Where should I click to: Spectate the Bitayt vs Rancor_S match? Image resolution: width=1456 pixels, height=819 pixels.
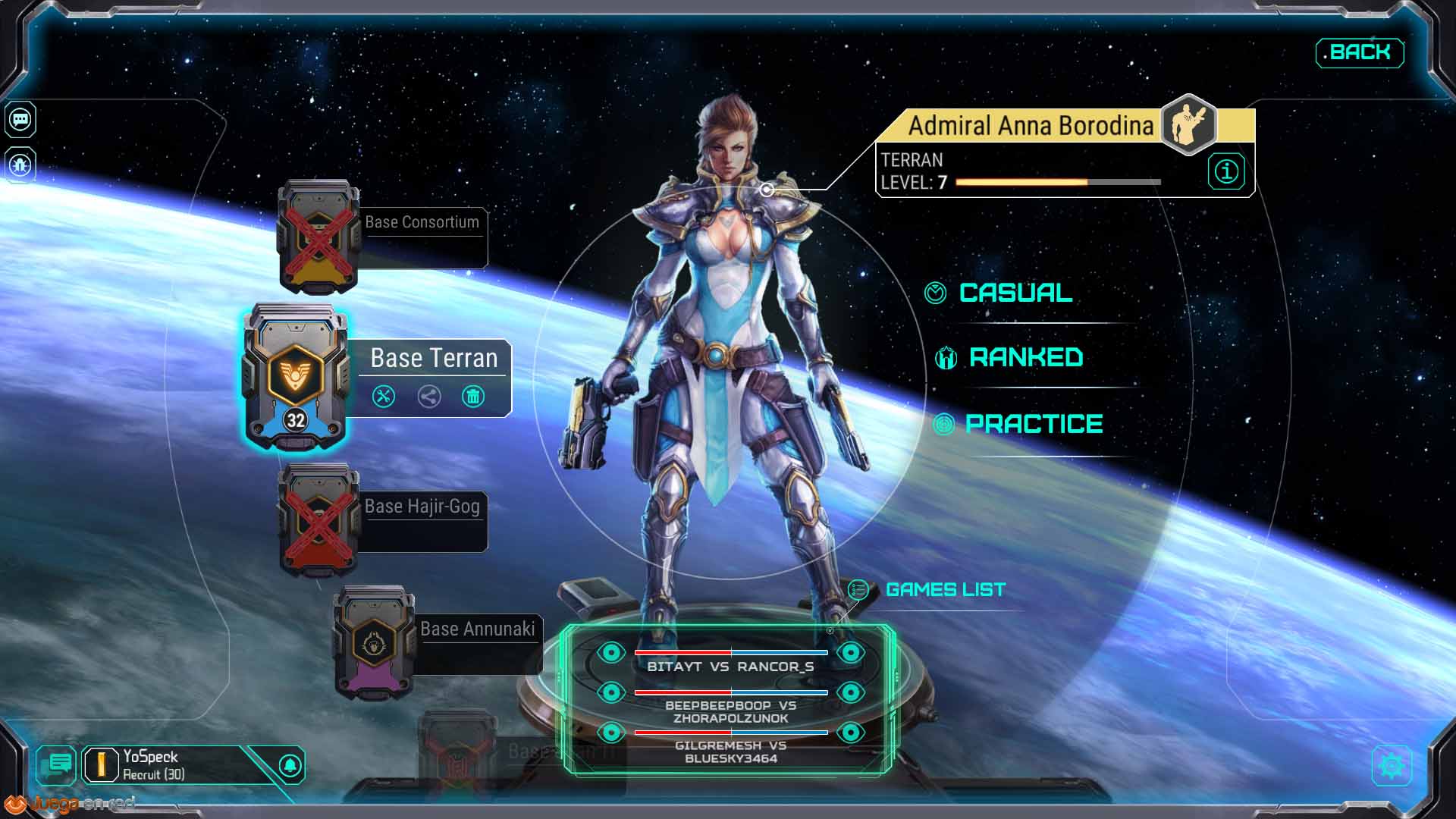(x=611, y=652)
